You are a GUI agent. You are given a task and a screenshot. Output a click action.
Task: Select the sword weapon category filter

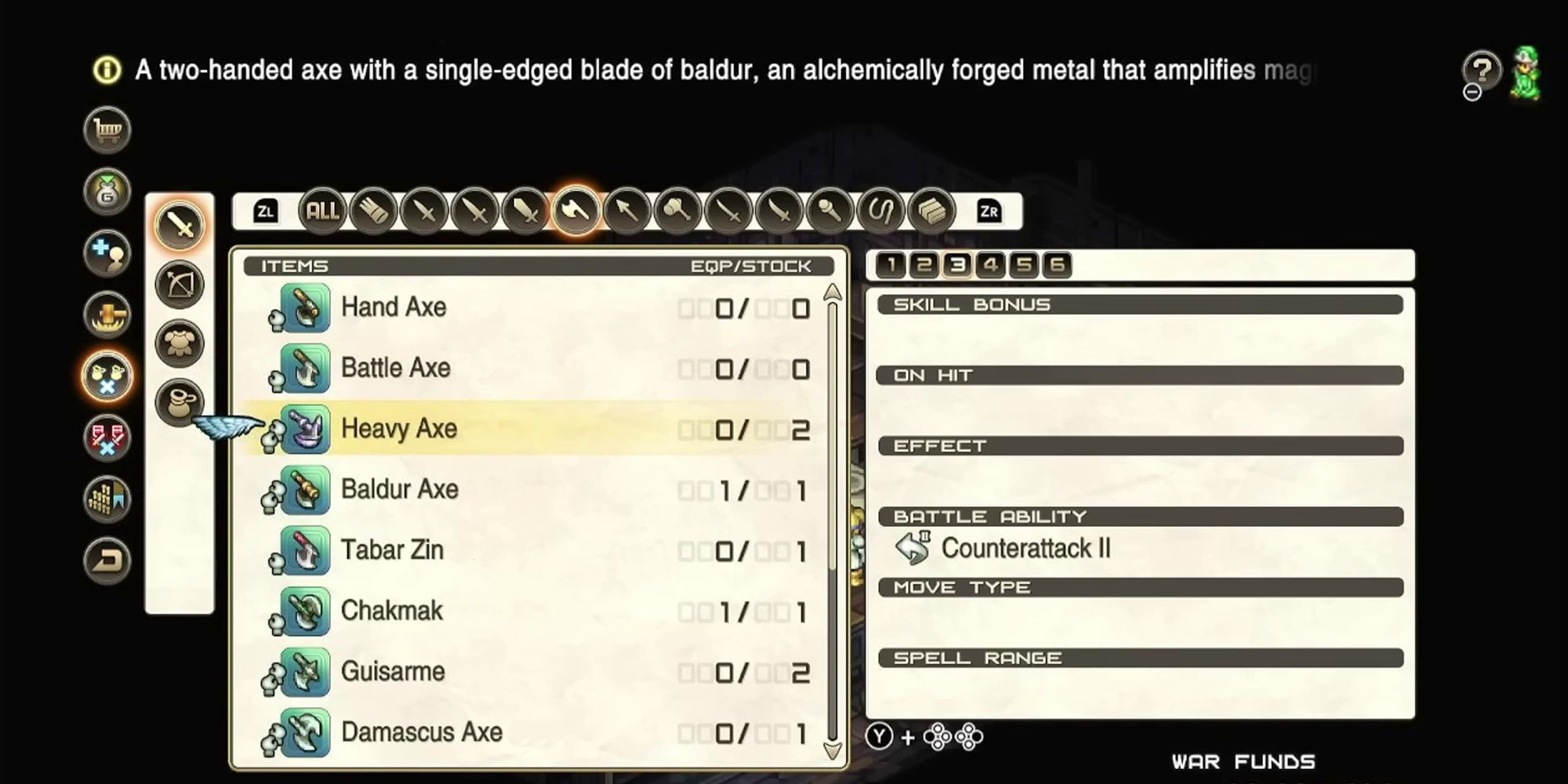click(x=180, y=224)
